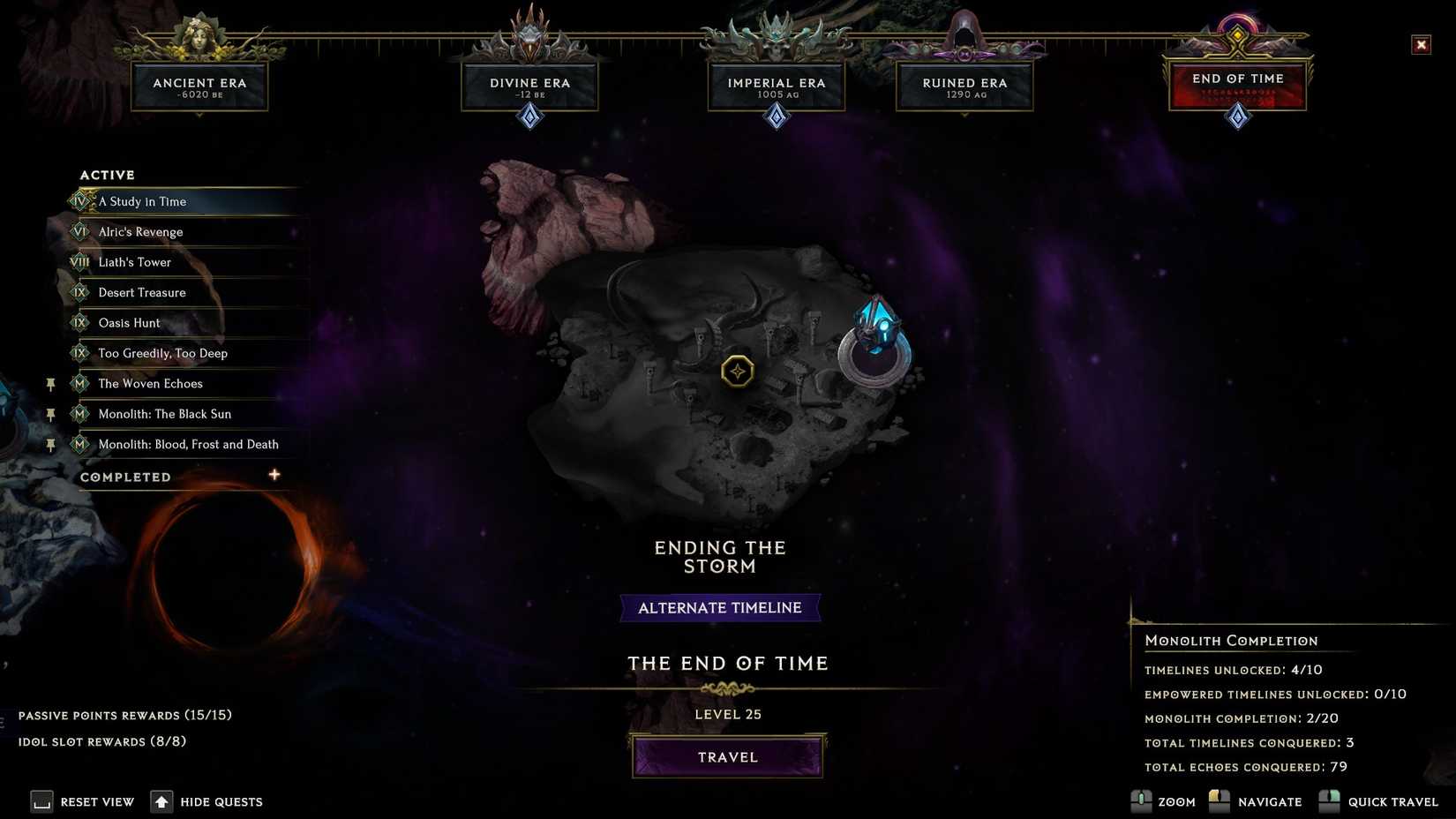The height and width of the screenshot is (819, 1456).
Task: Click the Travel button
Action: click(727, 756)
